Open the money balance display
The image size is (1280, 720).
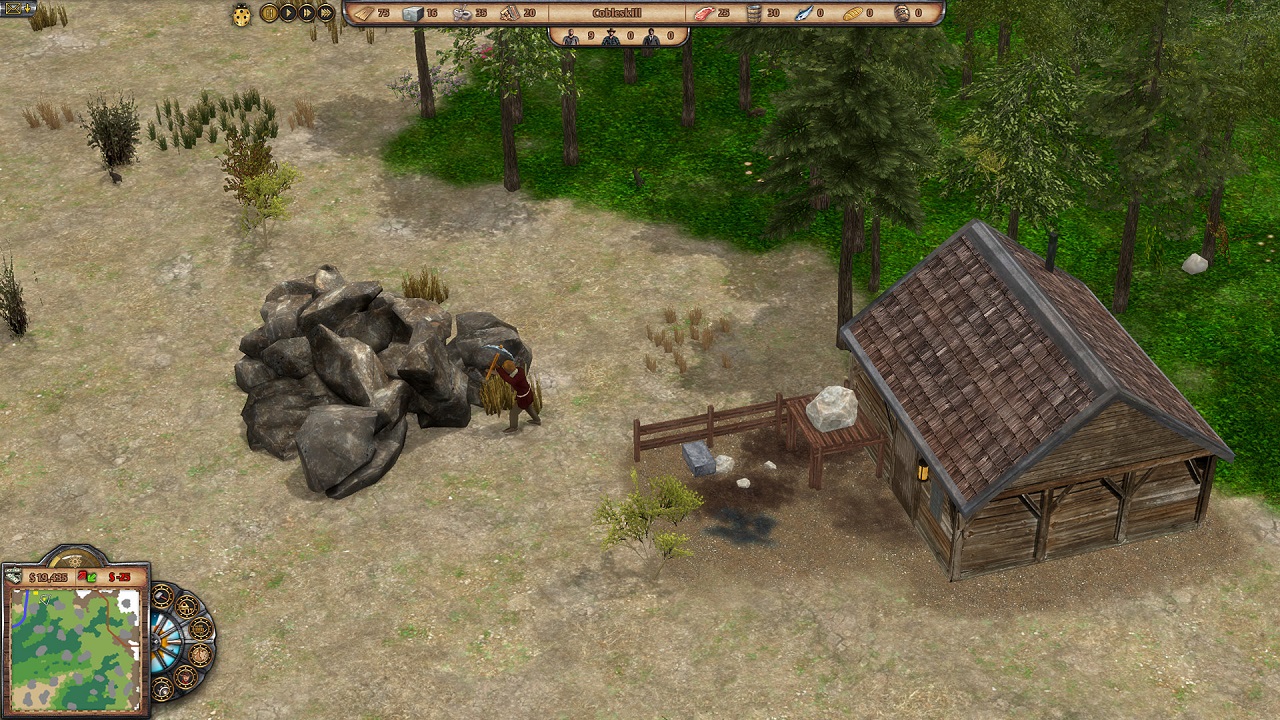click(x=48, y=577)
